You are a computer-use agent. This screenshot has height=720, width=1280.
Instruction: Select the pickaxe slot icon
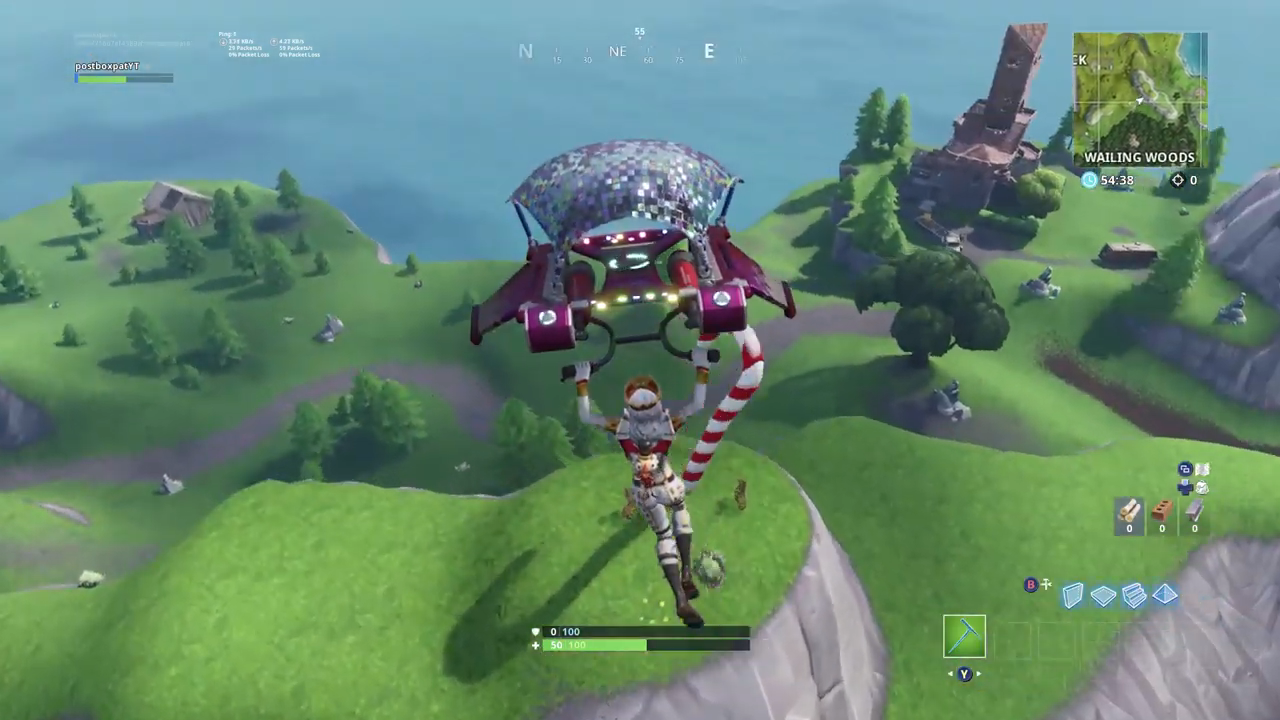tap(964, 637)
